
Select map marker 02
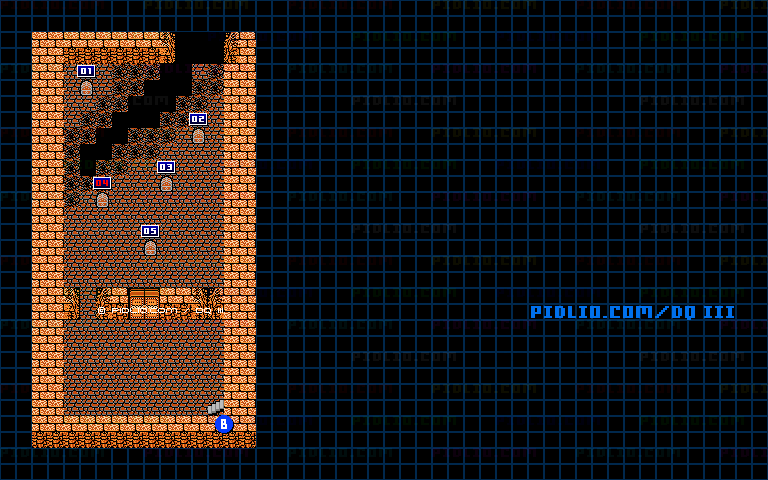click(x=198, y=119)
